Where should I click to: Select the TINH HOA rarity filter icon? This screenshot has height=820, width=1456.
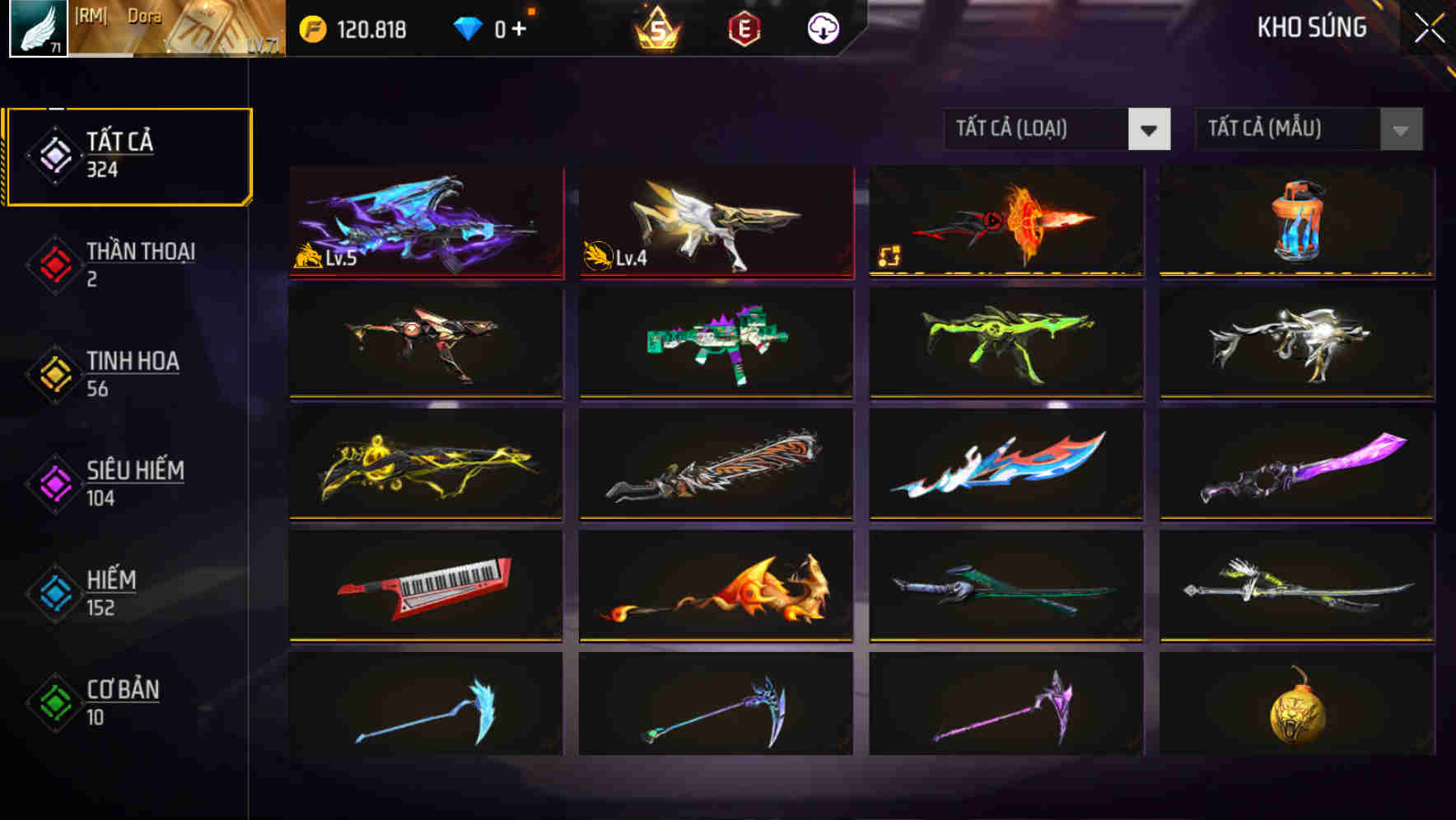[x=54, y=373]
